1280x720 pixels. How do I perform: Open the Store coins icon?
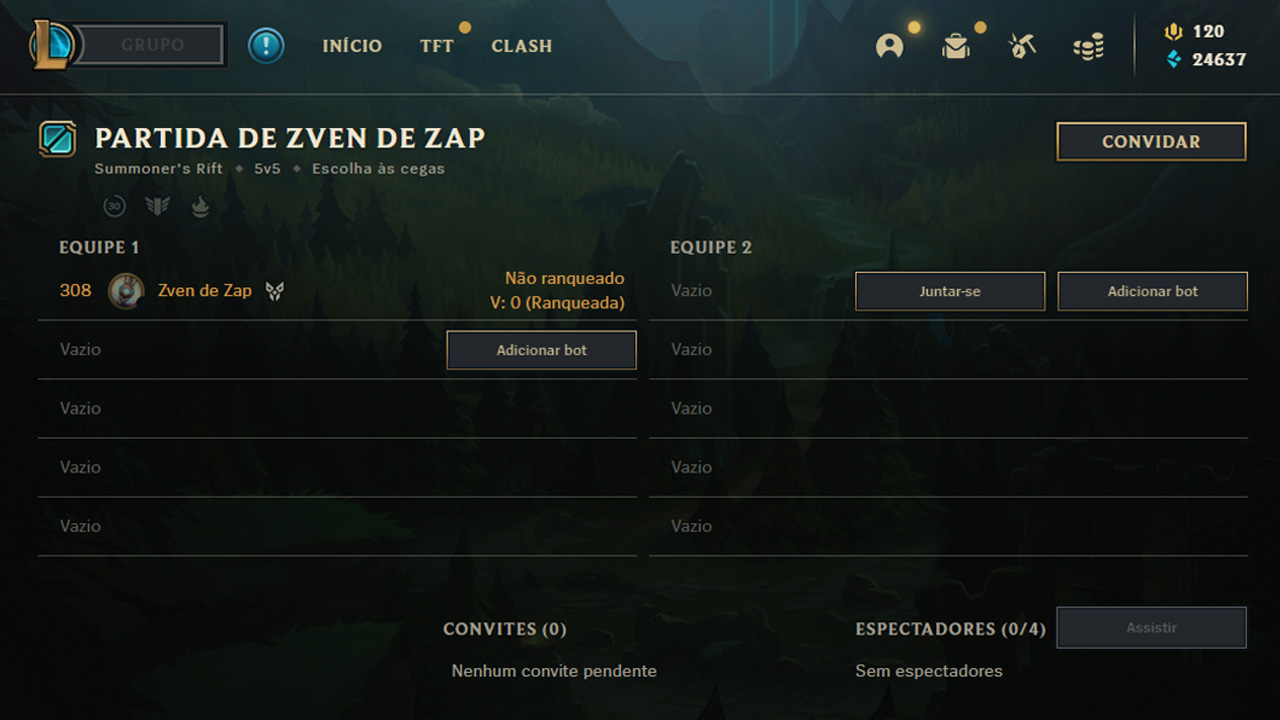(1088, 45)
